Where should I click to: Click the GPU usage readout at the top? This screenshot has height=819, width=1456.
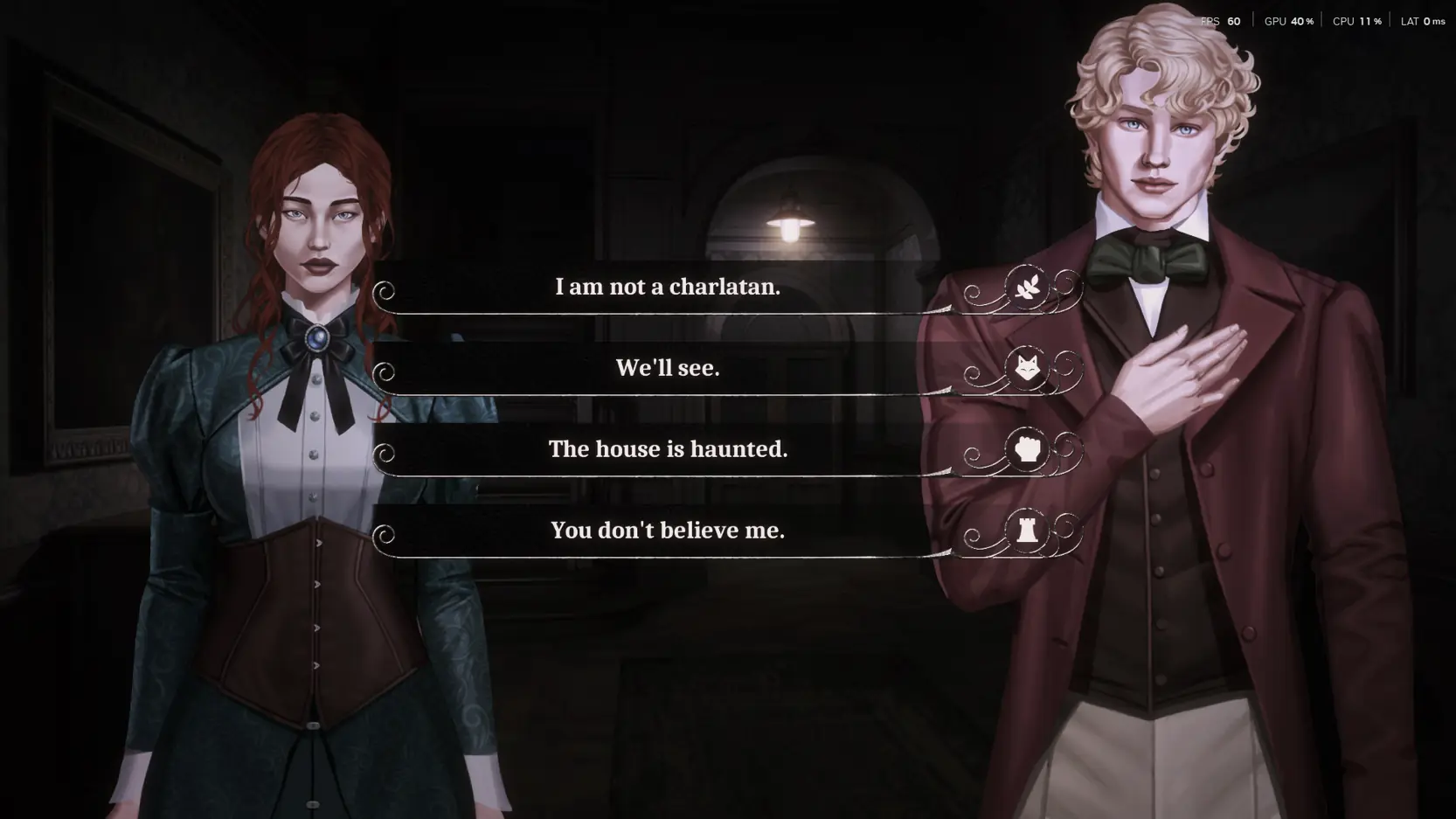(1287, 20)
